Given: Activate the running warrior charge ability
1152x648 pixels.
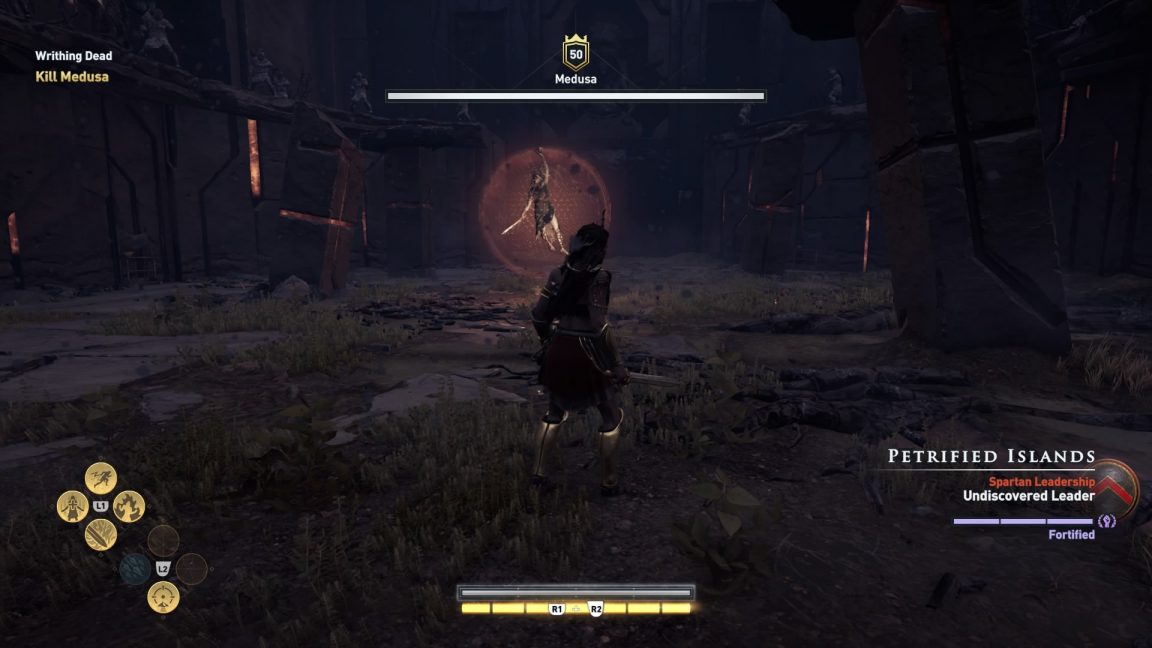Looking at the screenshot, I should click(x=100, y=477).
